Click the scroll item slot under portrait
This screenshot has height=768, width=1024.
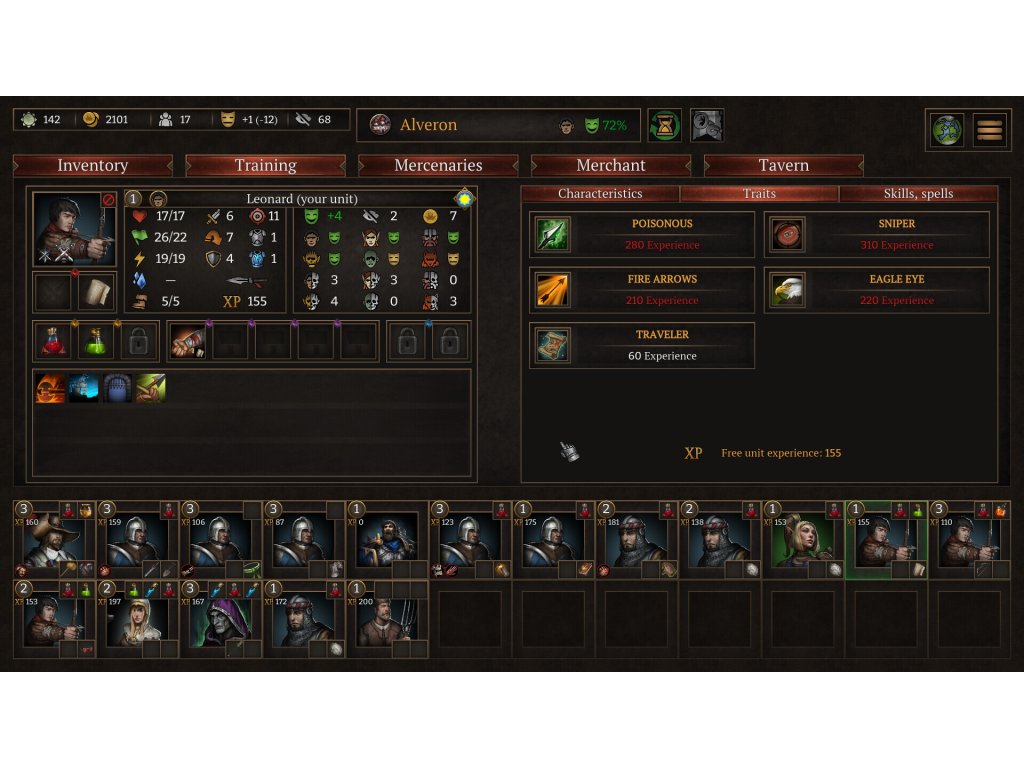point(97,292)
